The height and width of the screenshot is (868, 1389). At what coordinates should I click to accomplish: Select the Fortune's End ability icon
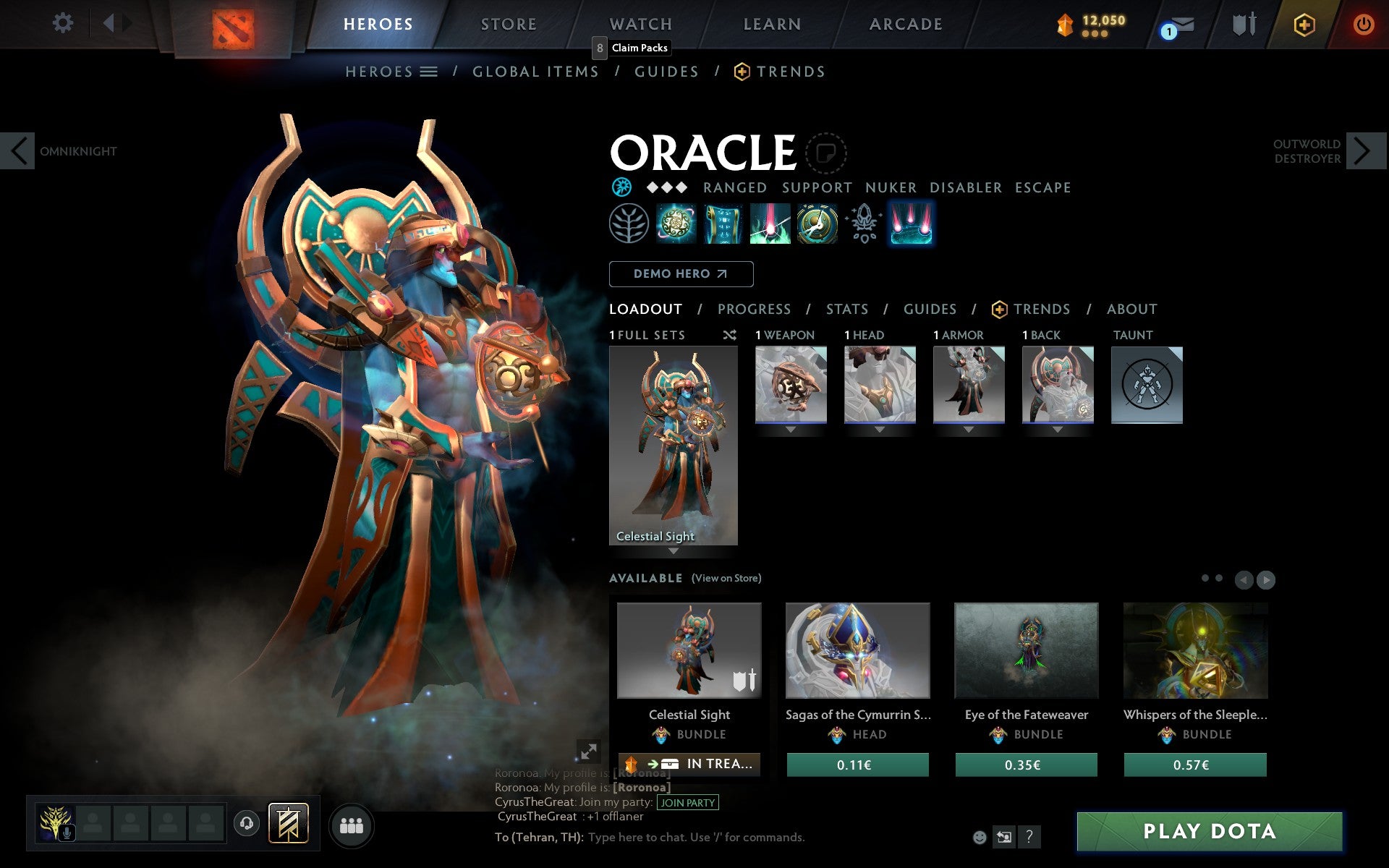676,224
